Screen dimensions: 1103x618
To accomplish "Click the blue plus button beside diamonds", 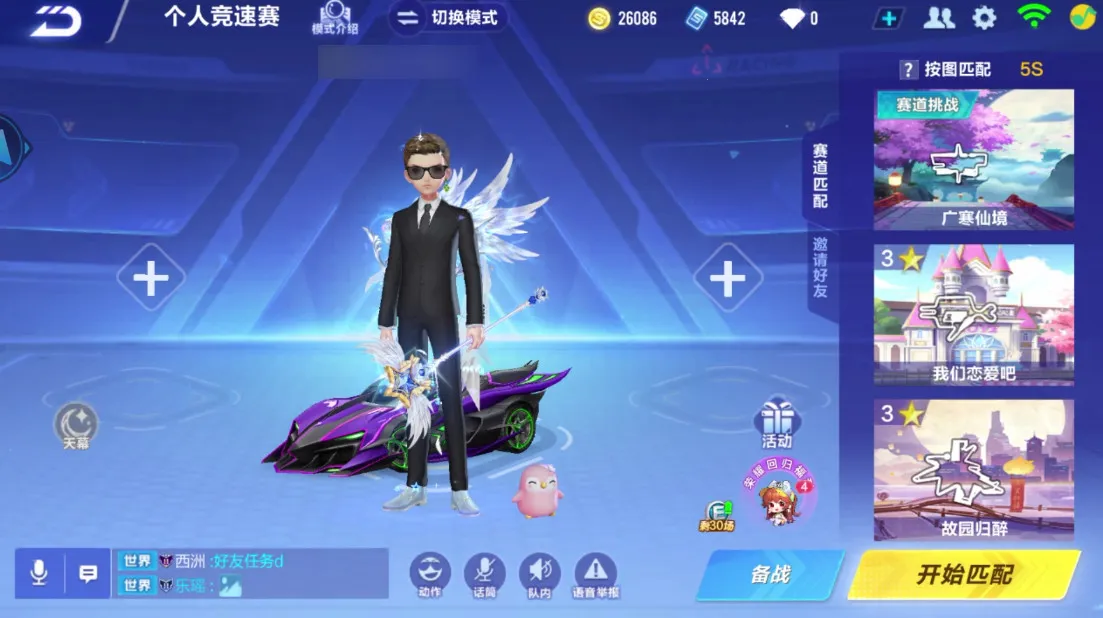I will point(888,18).
